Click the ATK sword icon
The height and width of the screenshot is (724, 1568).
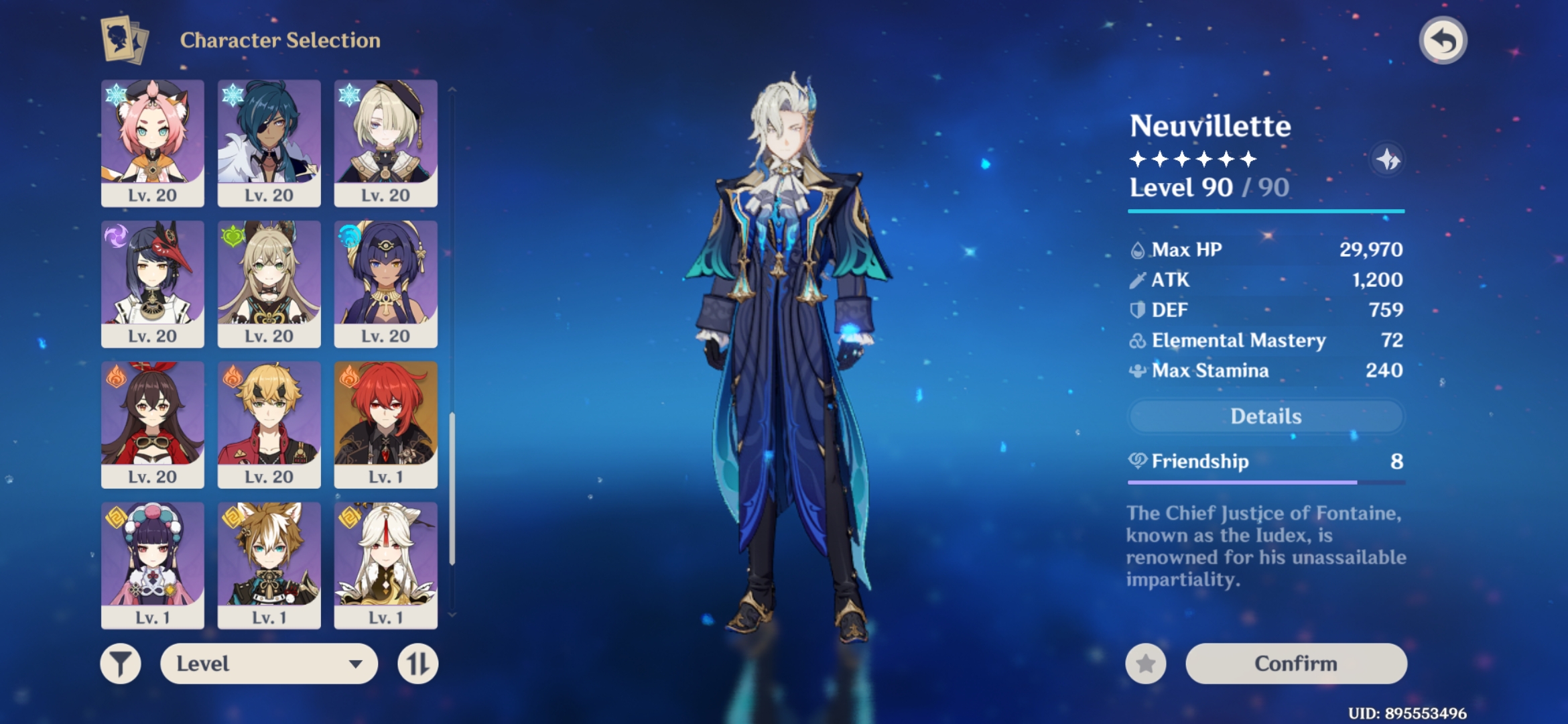pyautogui.click(x=1136, y=280)
